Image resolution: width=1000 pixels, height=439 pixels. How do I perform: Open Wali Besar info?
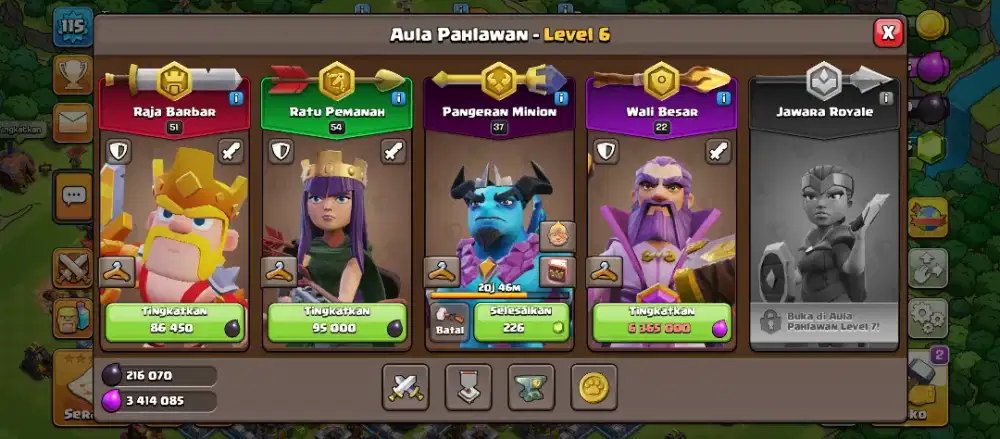722,98
